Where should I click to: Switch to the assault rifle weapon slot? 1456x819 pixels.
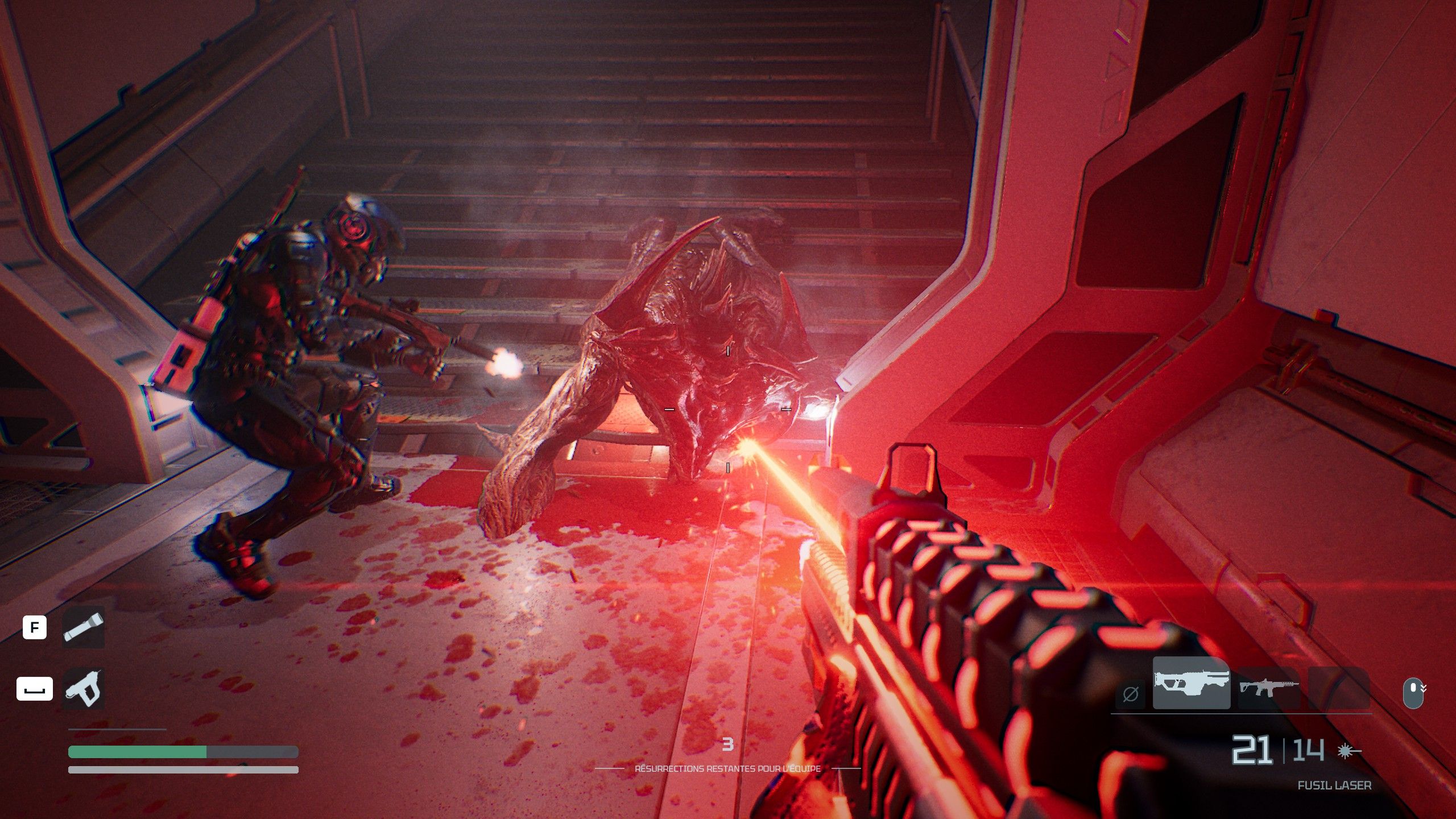point(1268,687)
